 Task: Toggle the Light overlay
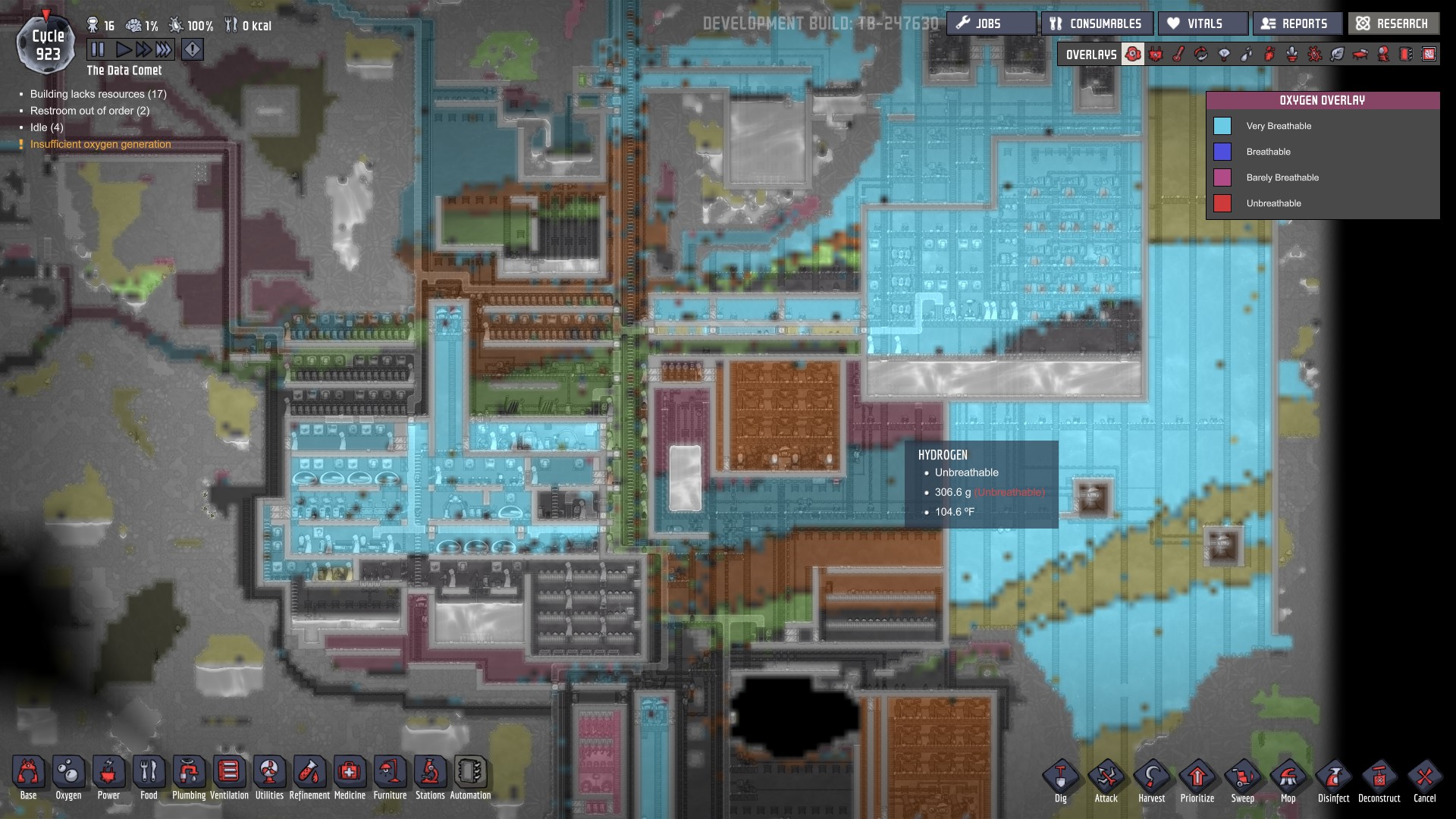[1224, 54]
